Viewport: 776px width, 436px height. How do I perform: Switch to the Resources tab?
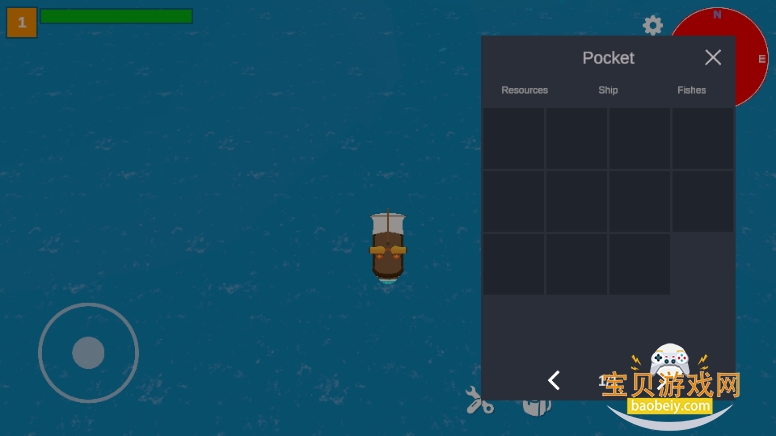[524, 90]
